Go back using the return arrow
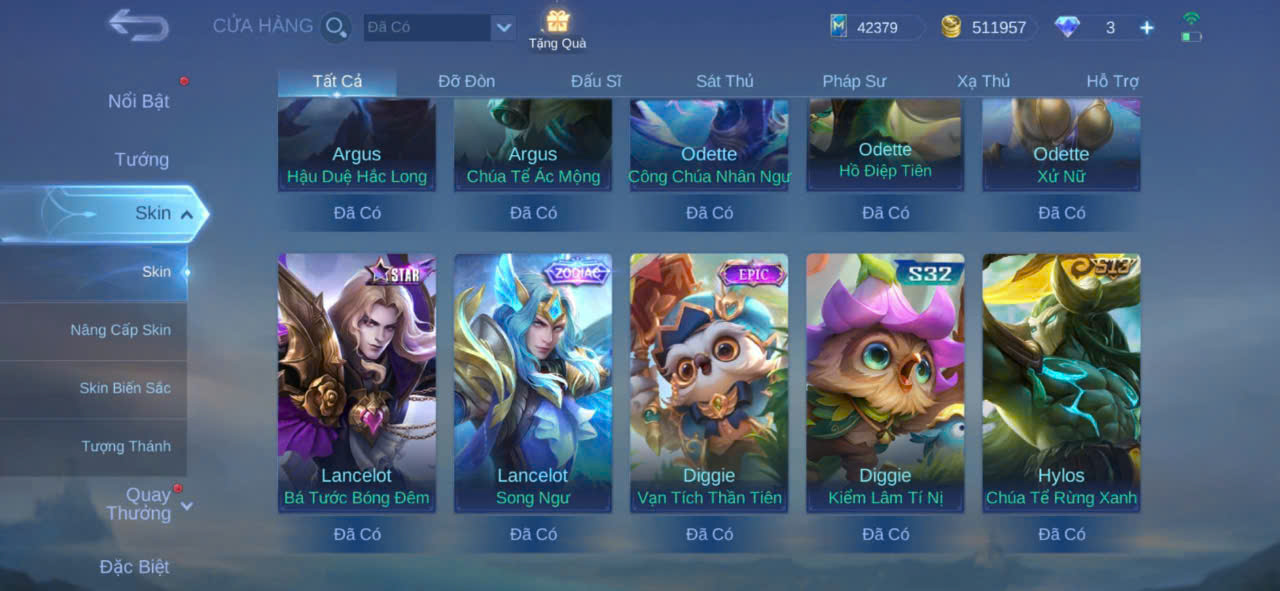The width and height of the screenshot is (1280, 591). click(x=138, y=25)
